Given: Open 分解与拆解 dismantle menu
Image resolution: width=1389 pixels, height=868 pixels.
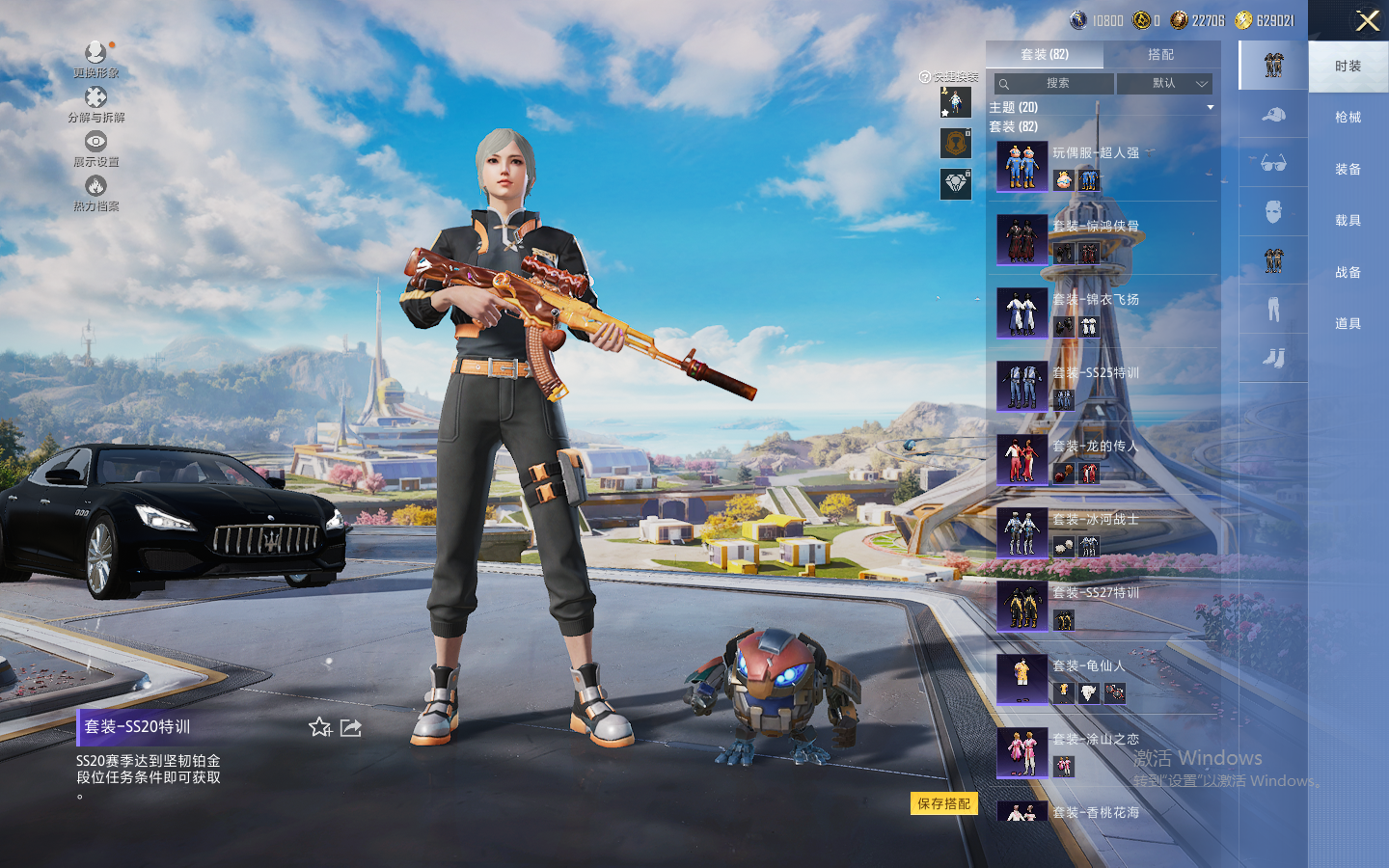Looking at the screenshot, I should 95,104.
